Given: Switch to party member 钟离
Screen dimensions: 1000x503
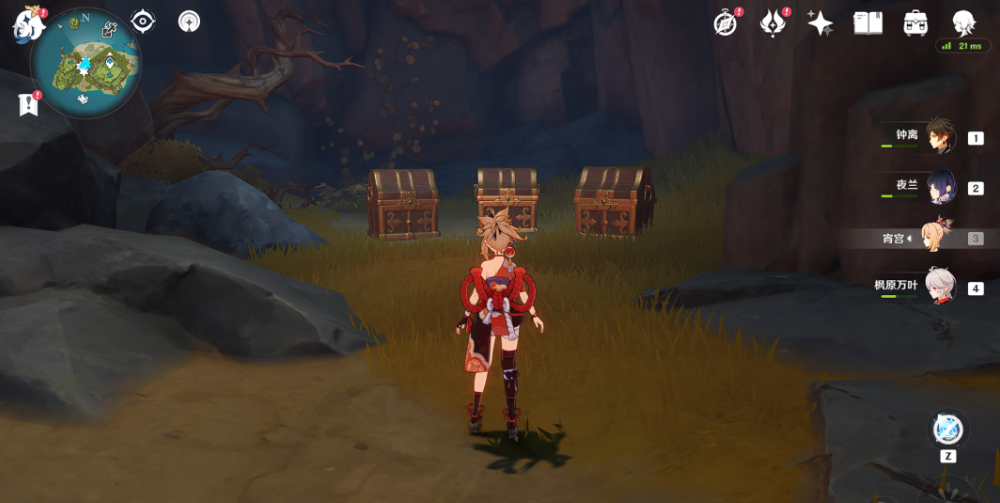Looking at the screenshot, I should (x=938, y=137).
